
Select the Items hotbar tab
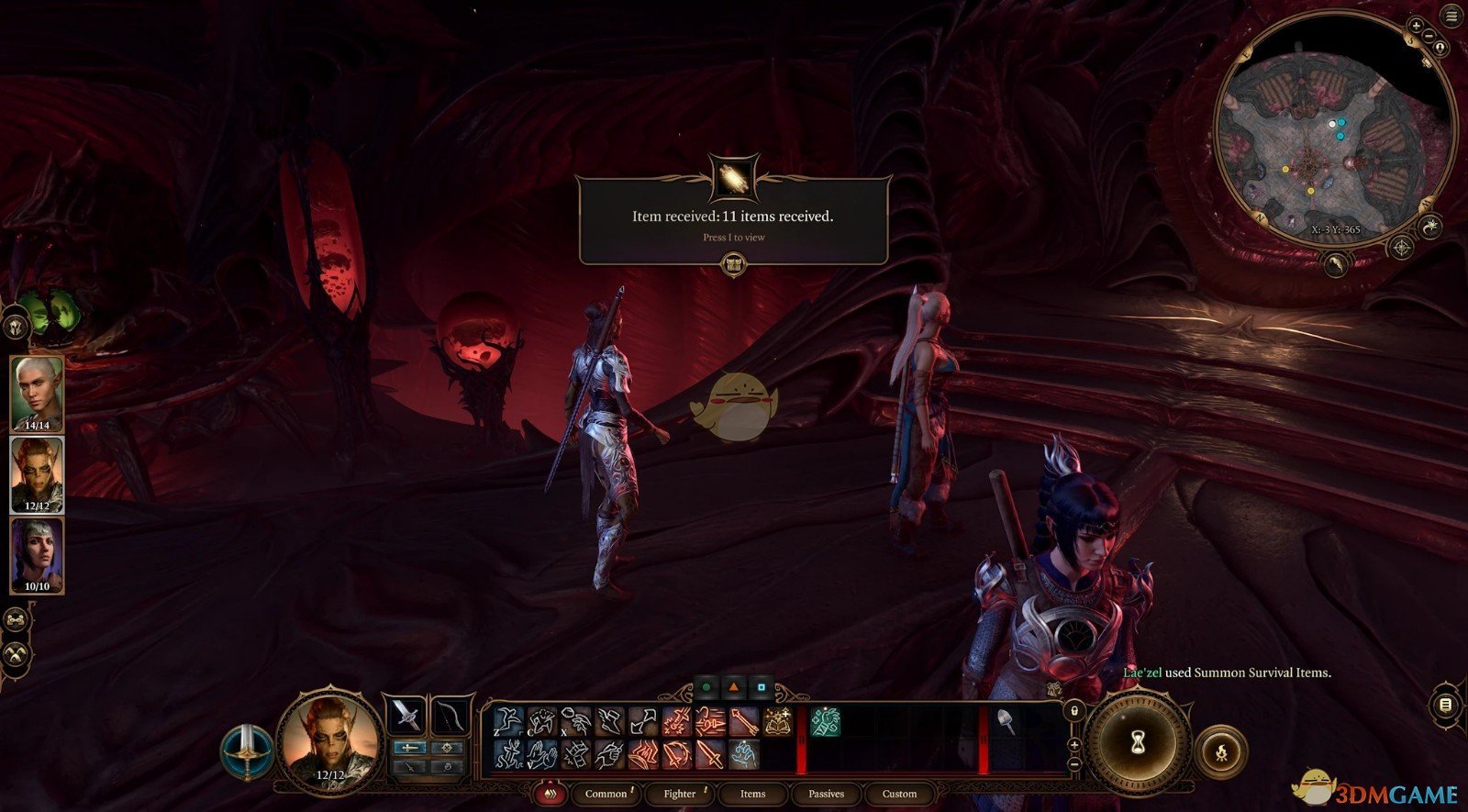[x=752, y=794]
